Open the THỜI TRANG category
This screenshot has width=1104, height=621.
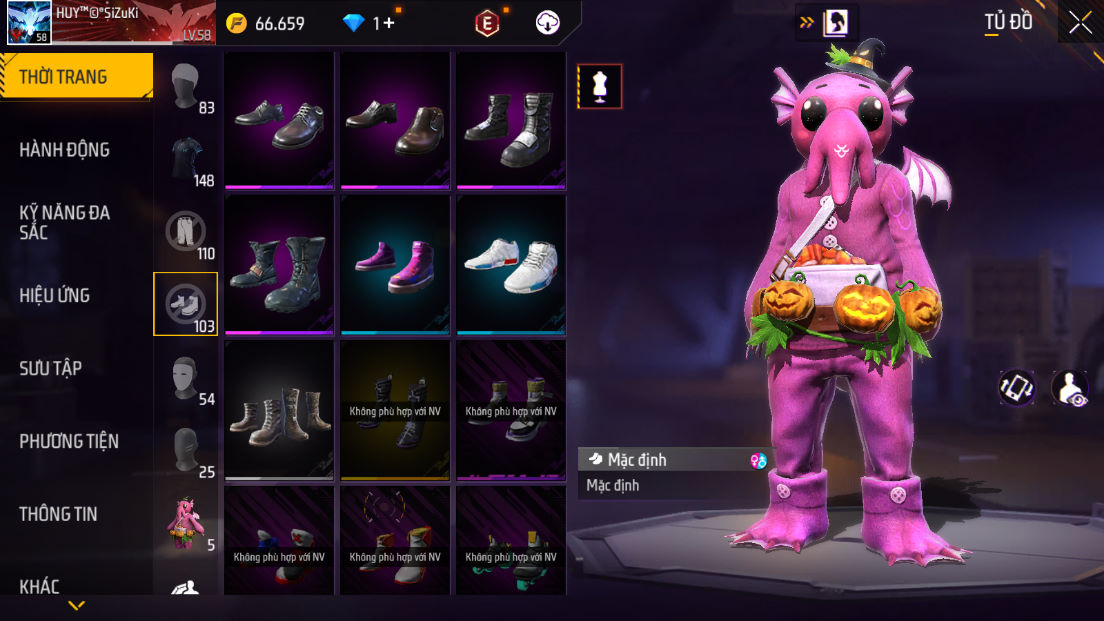pos(76,77)
